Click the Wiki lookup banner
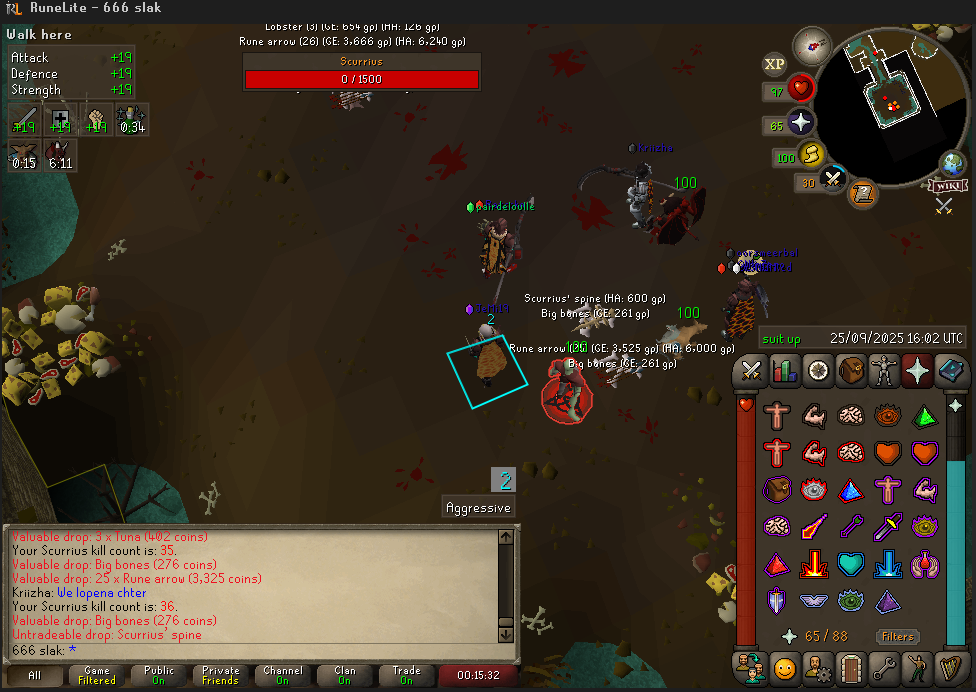 (x=948, y=185)
